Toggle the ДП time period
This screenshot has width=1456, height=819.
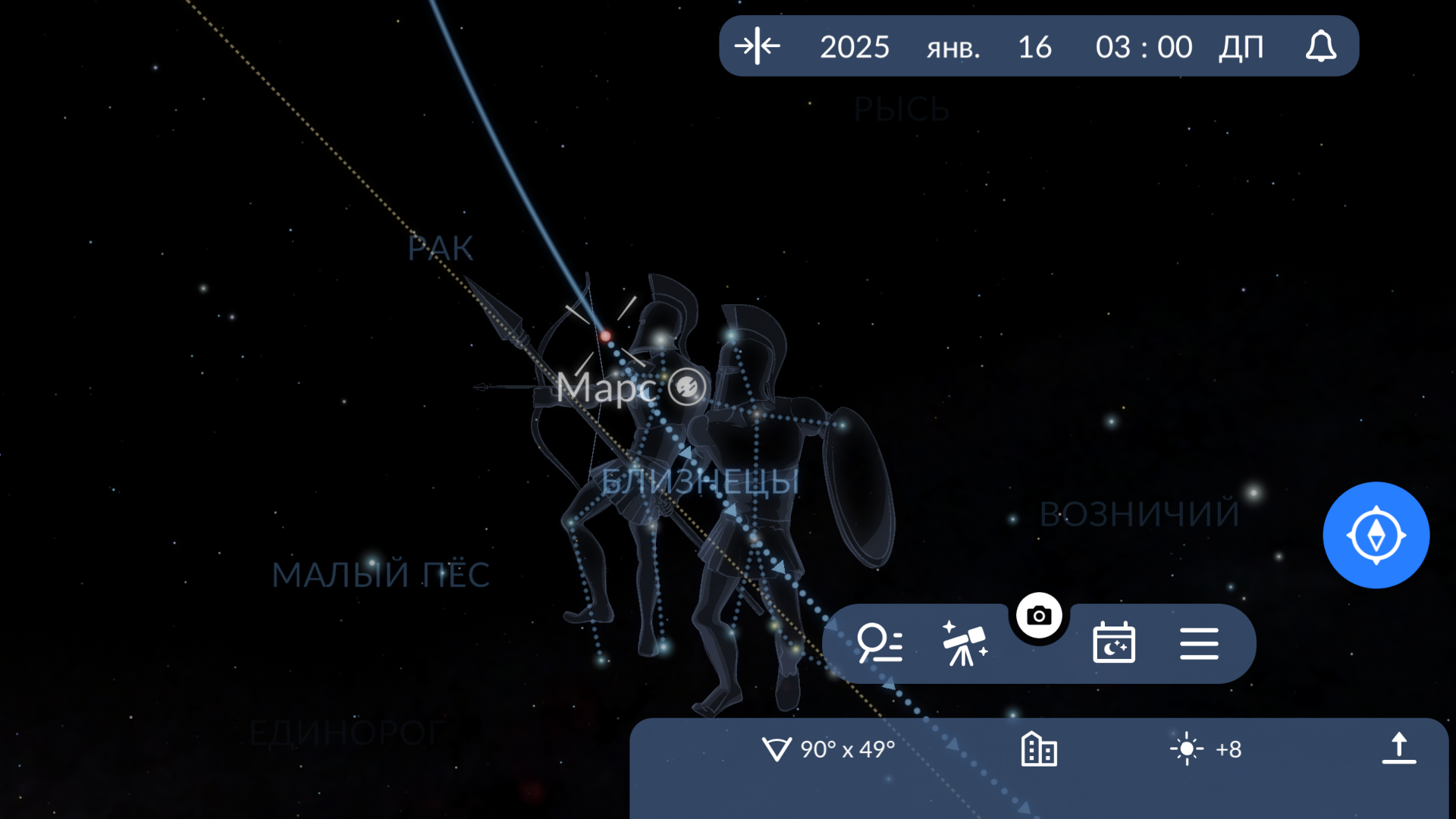pyautogui.click(x=1241, y=47)
